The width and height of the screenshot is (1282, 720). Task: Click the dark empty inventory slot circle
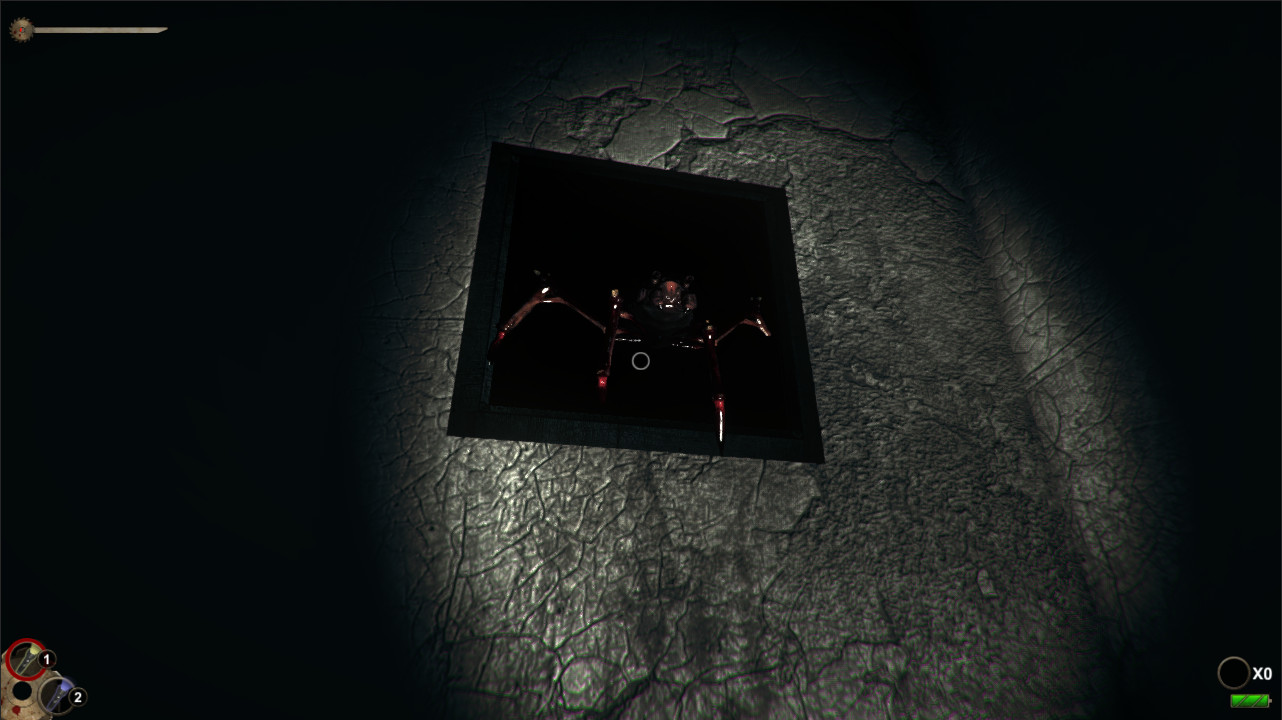[x=21, y=692]
